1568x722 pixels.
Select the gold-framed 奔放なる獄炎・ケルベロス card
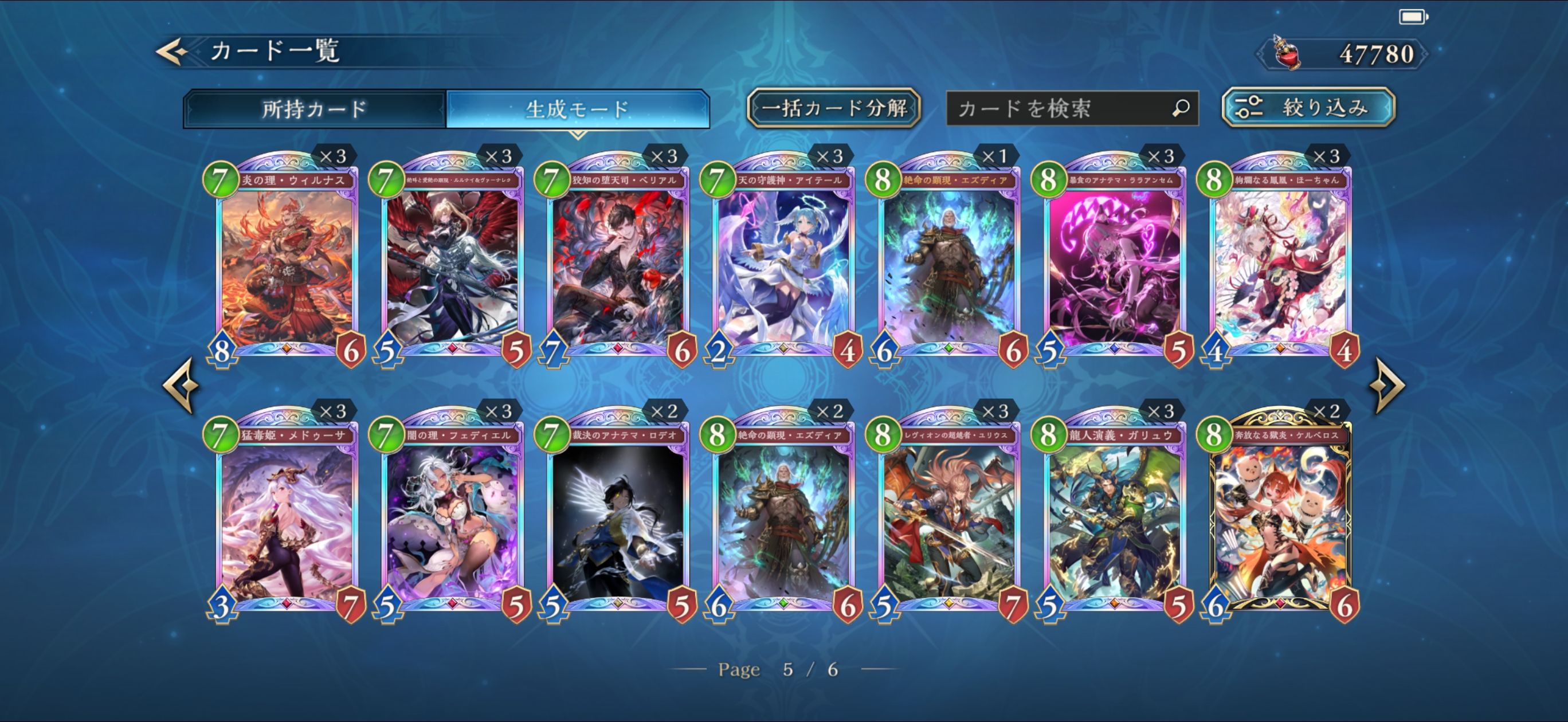coord(1280,517)
